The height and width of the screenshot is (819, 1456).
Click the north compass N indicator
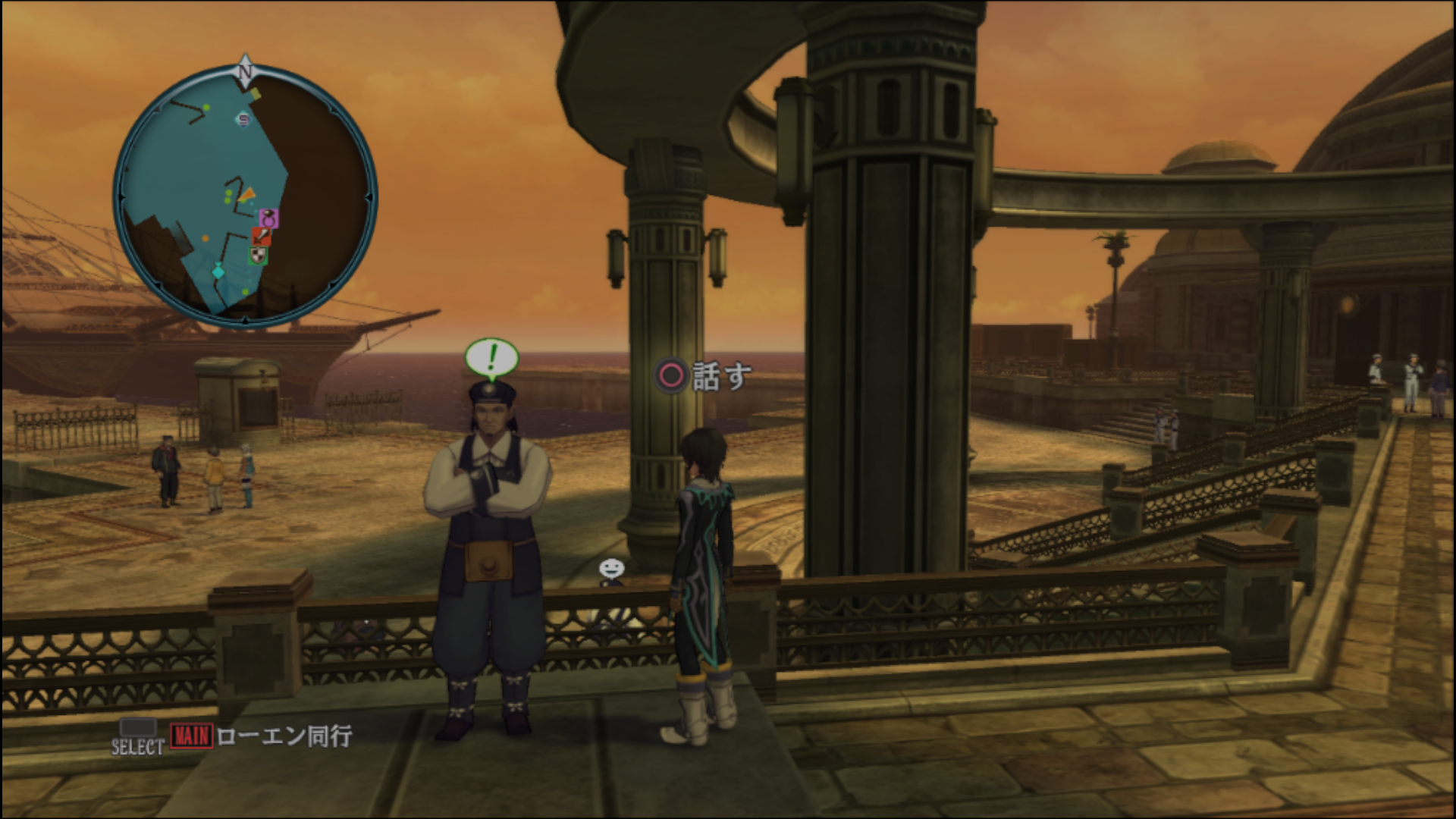pyautogui.click(x=244, y=70)
